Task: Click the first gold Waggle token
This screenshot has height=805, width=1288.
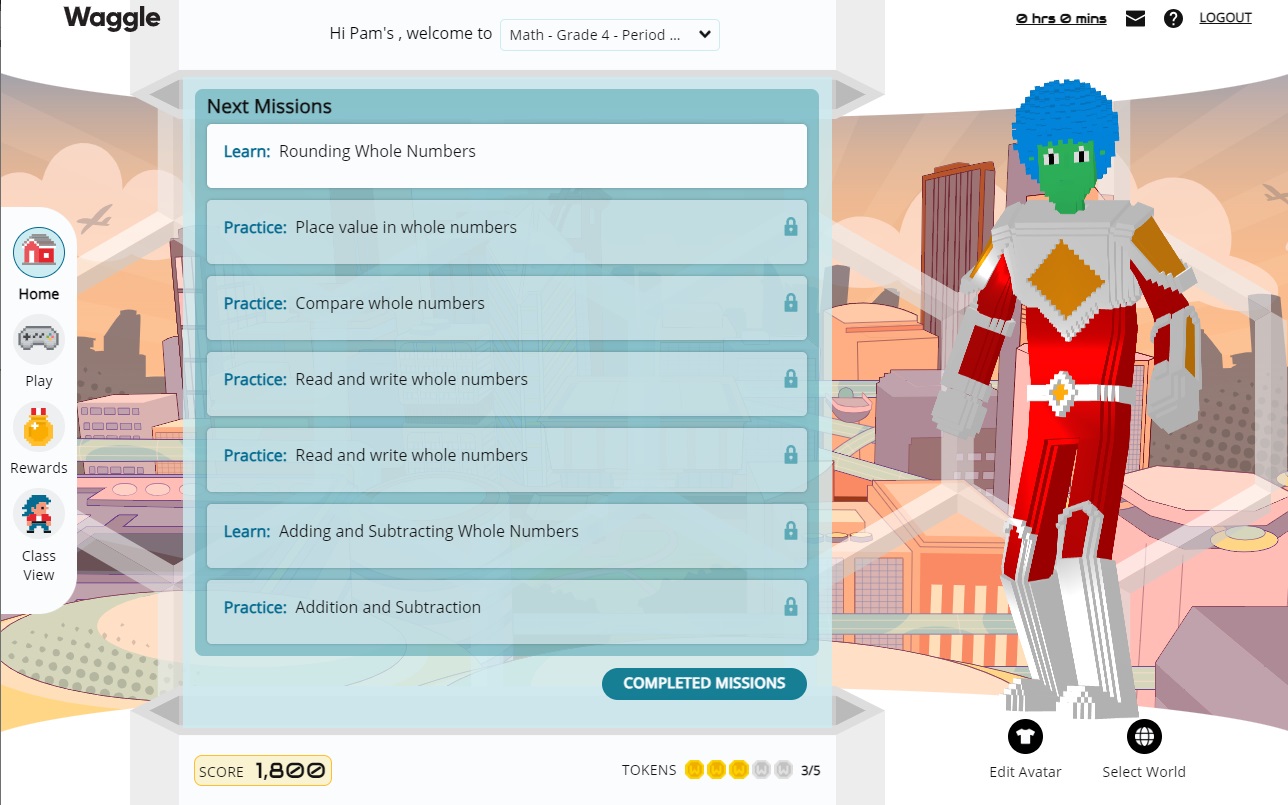Action: tap(693, 770)
